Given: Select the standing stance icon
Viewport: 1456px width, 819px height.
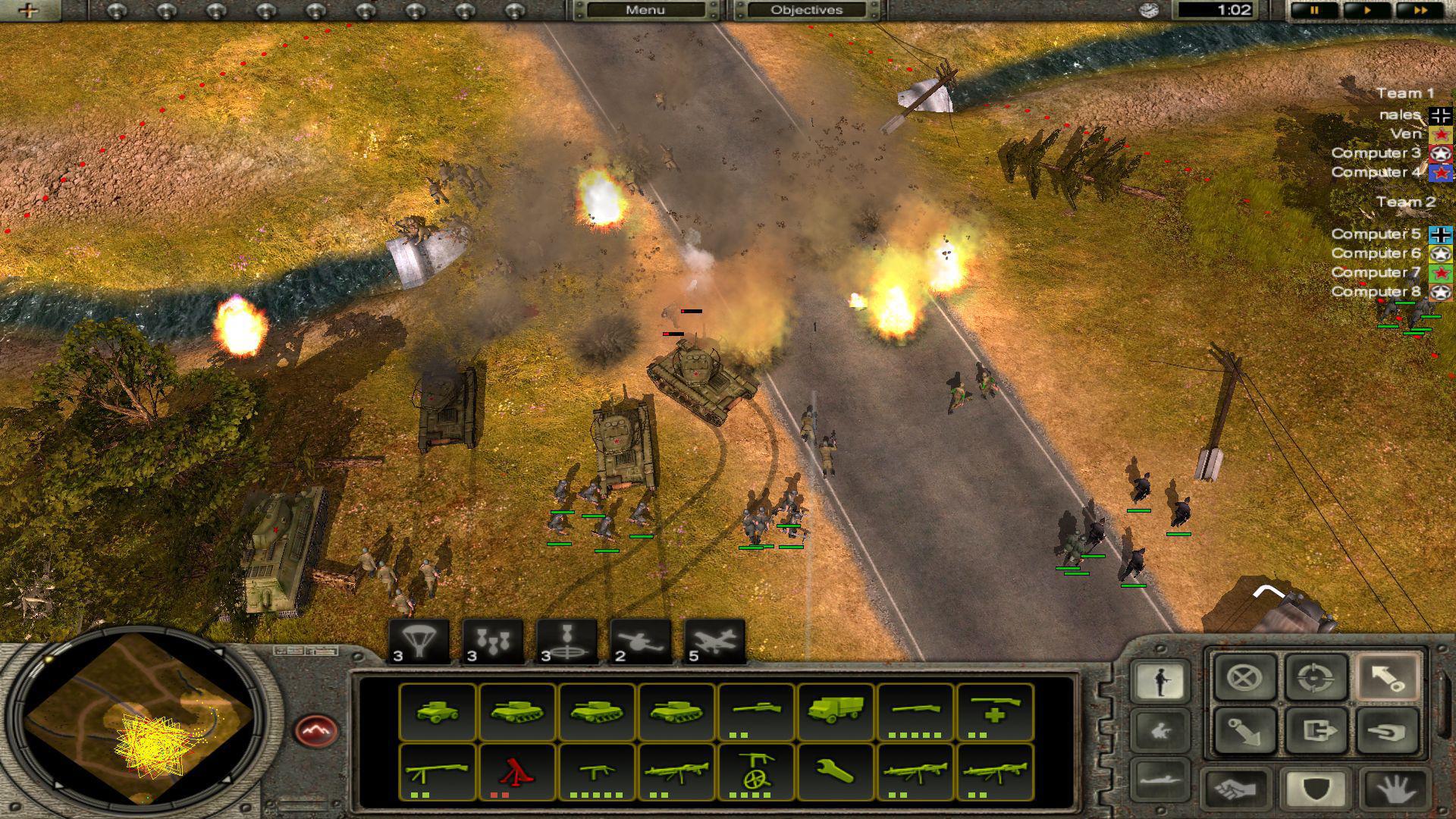Looking at the screenshot, I should (1161, 680).
